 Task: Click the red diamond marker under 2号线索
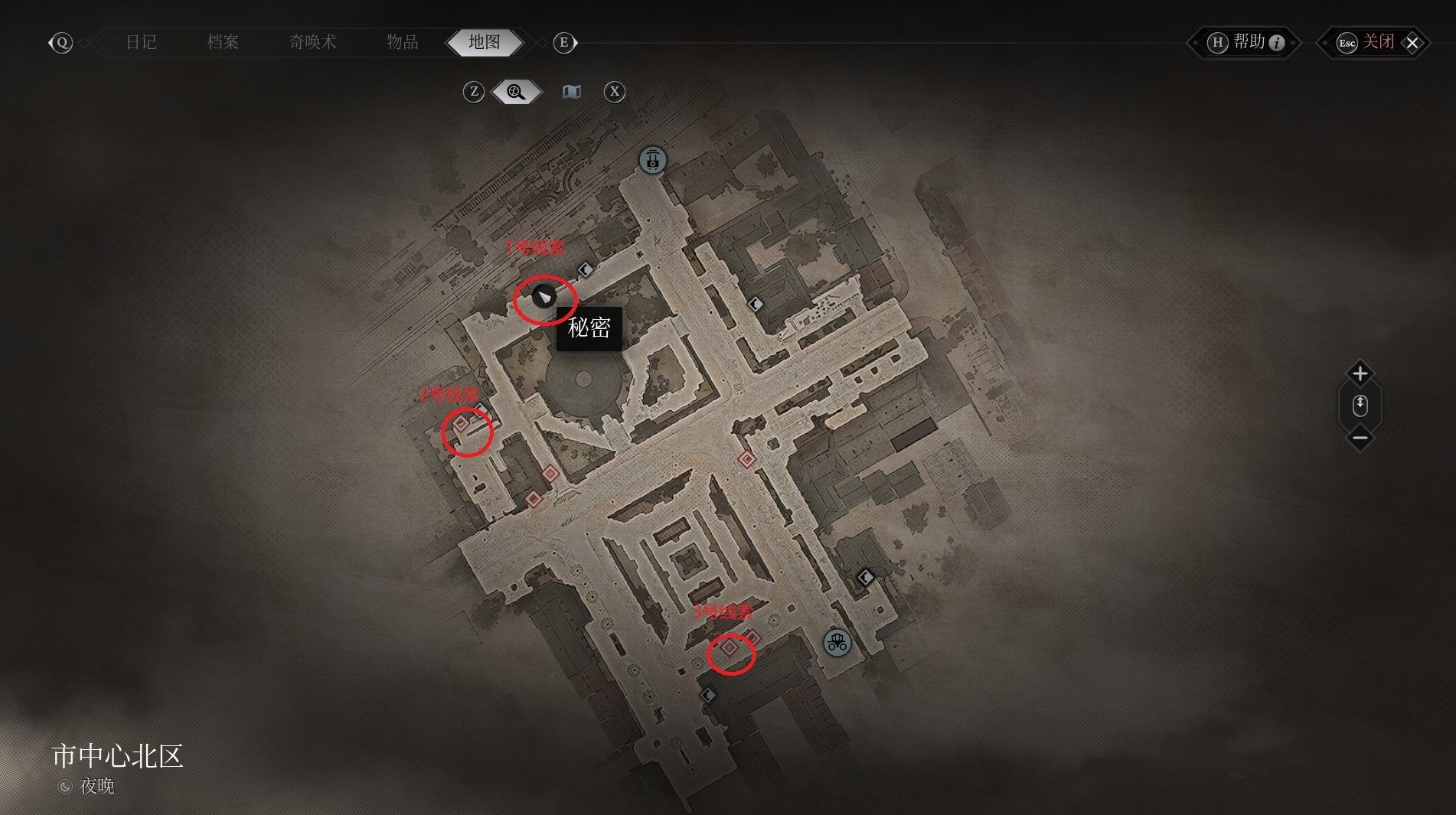(461, 423)
